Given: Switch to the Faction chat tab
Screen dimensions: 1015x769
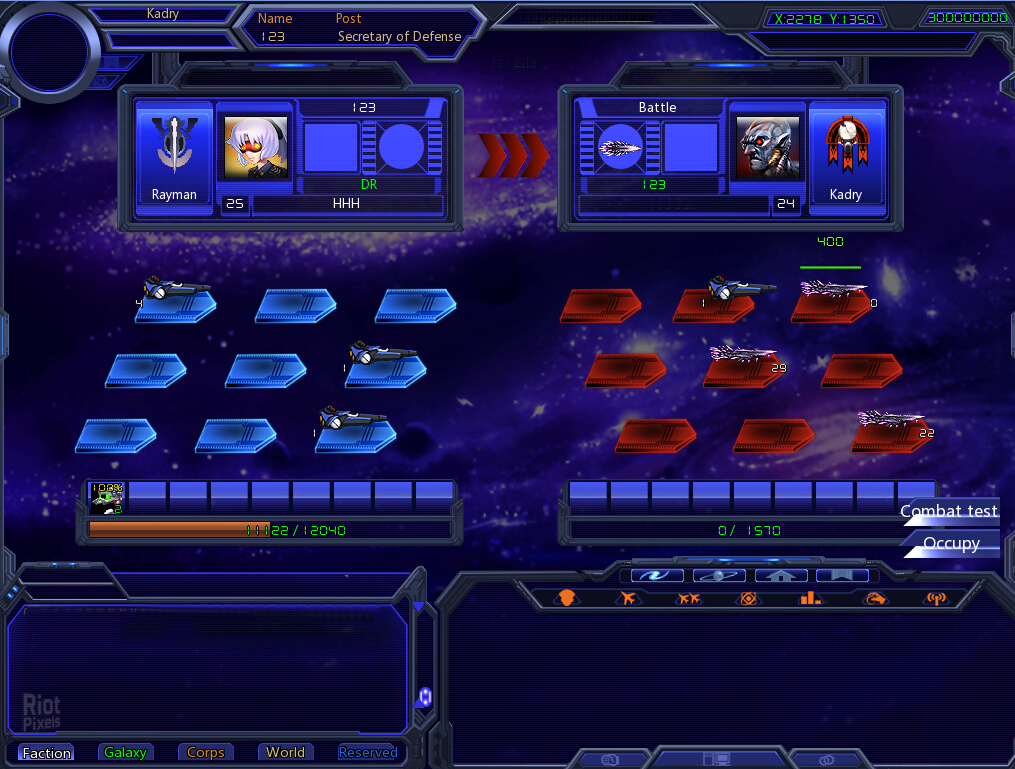Looking at the screenshot, I should coord(47,753).
